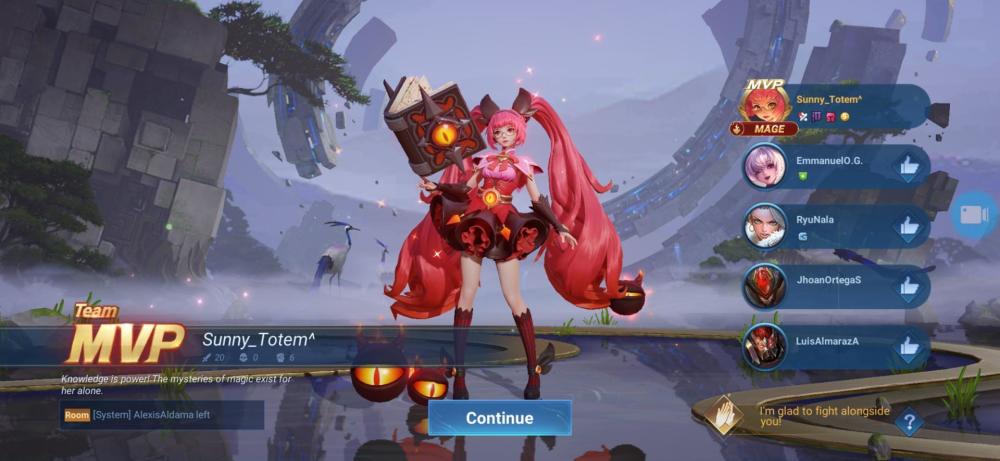Open the video recording camera button
The width and height of the screenshot is (1000, 461).
[973, 215]
